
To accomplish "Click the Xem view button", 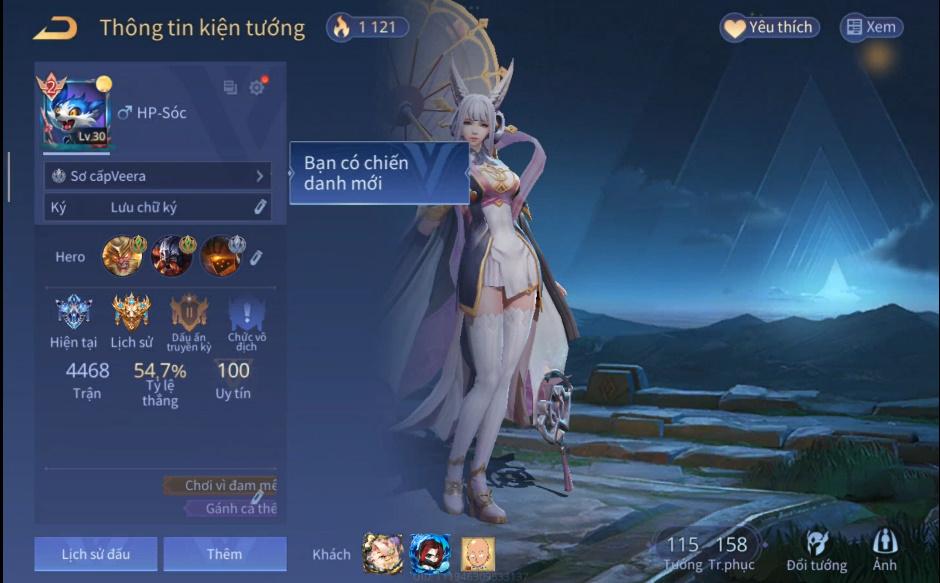I will pyautogui.click(x=871, y=28).
